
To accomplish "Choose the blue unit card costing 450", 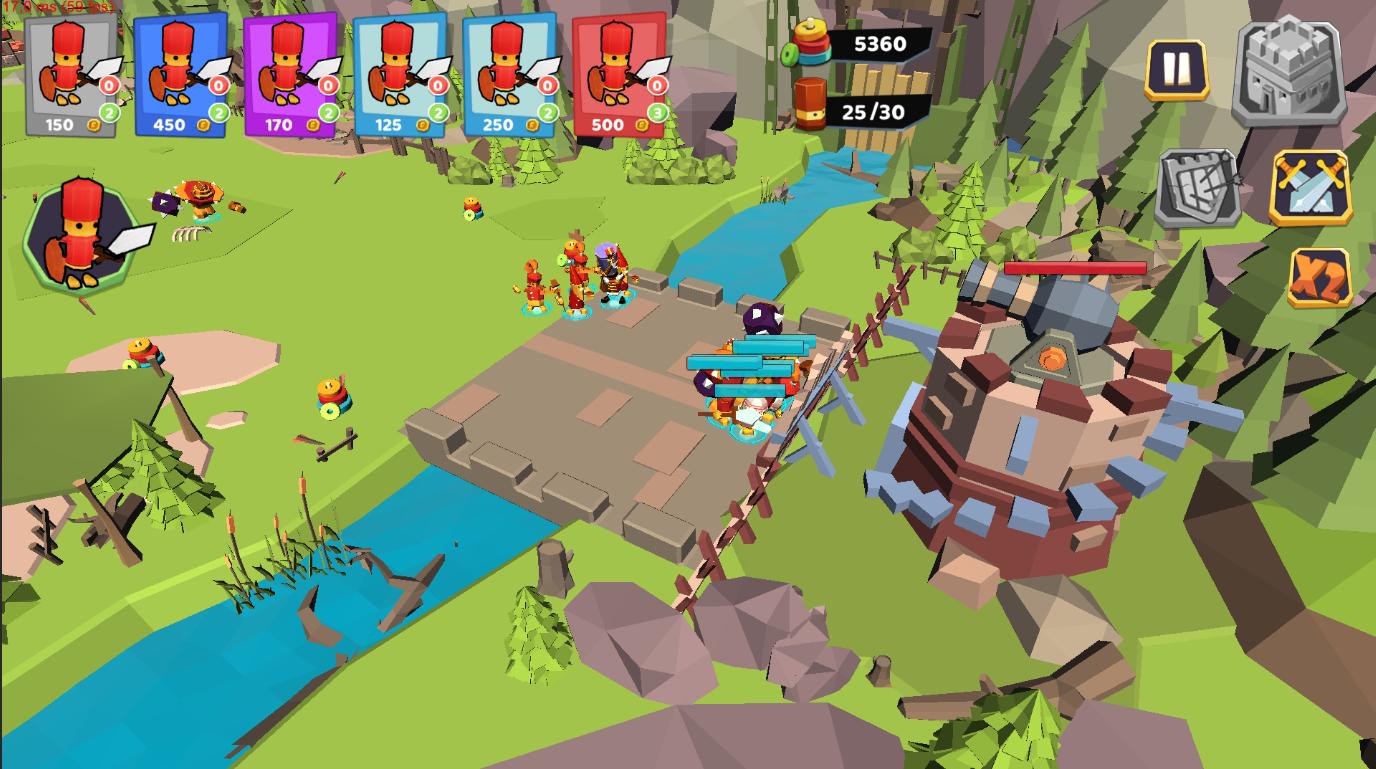I will (x=181, y=76).
